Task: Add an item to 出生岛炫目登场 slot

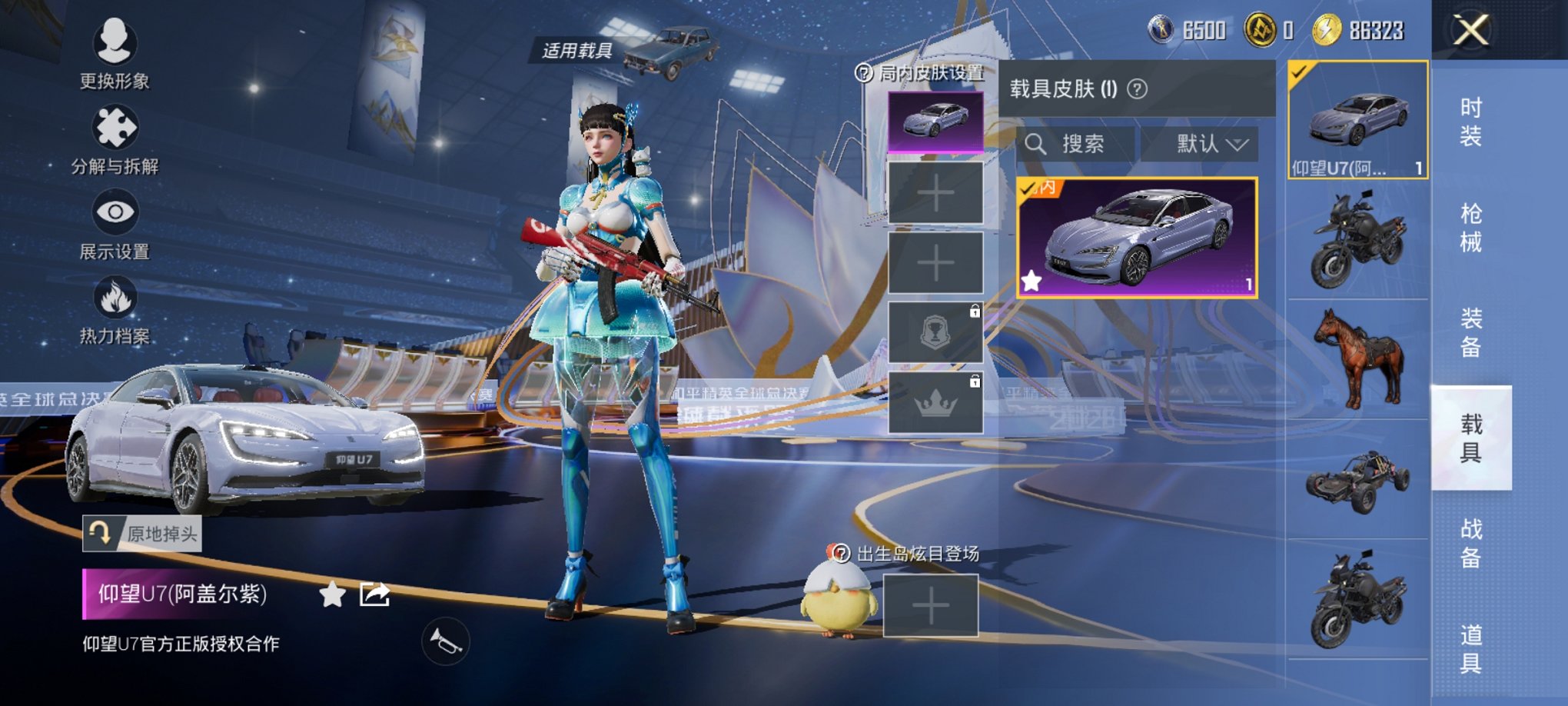Action: click(930, 605)
